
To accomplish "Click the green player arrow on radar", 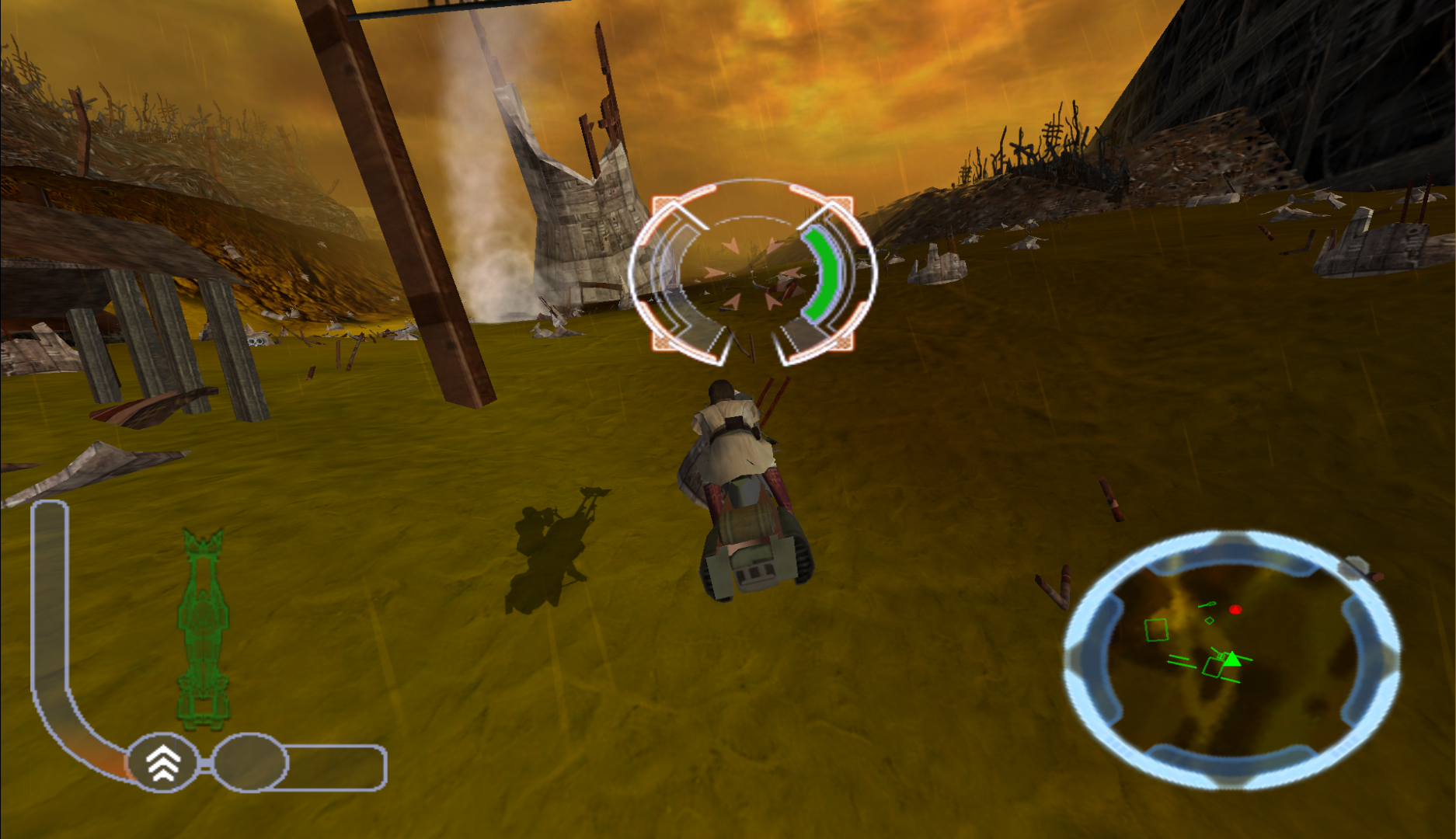I will 1231,659.
